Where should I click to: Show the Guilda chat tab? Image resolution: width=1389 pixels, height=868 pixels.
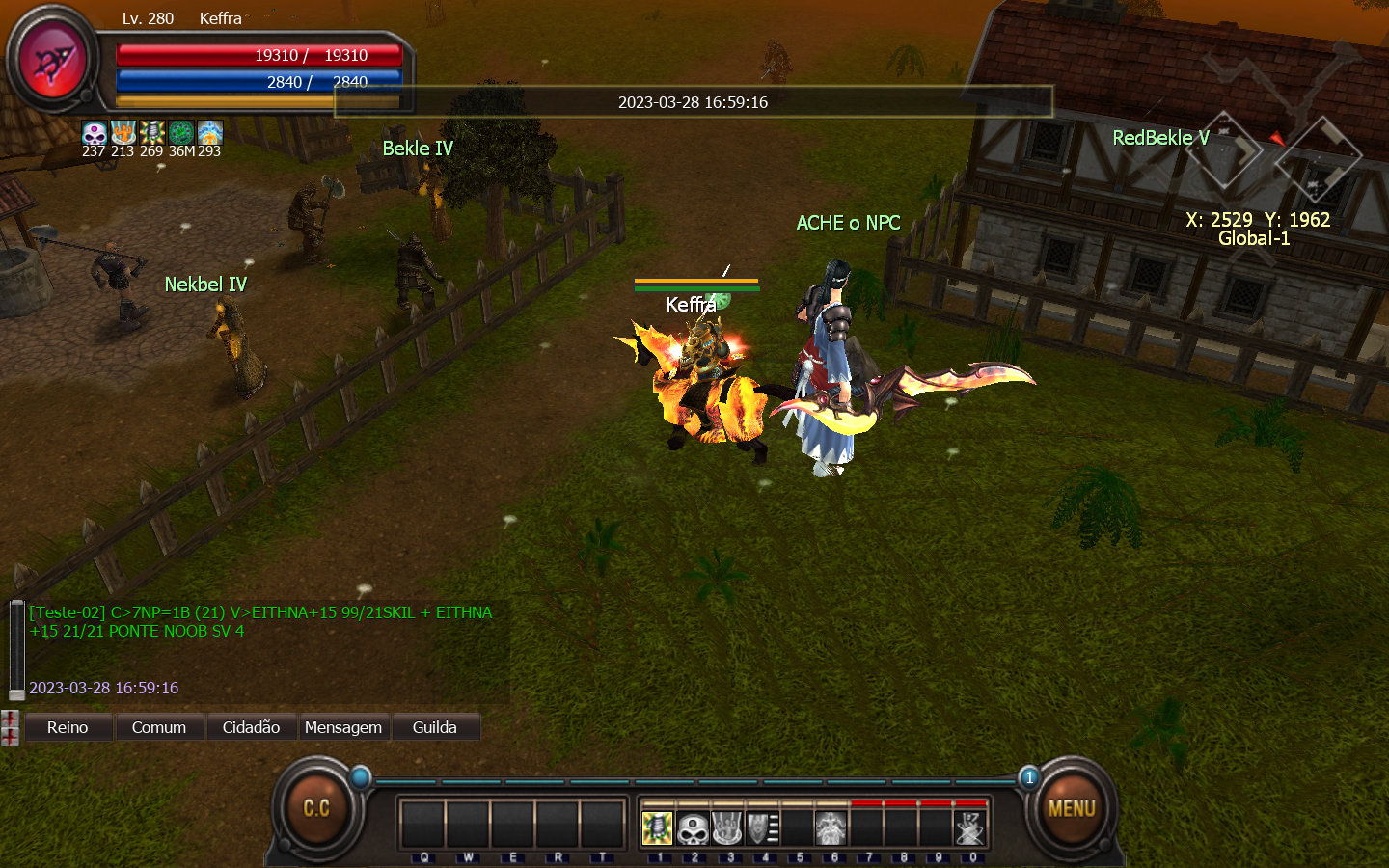pos(435,727)
